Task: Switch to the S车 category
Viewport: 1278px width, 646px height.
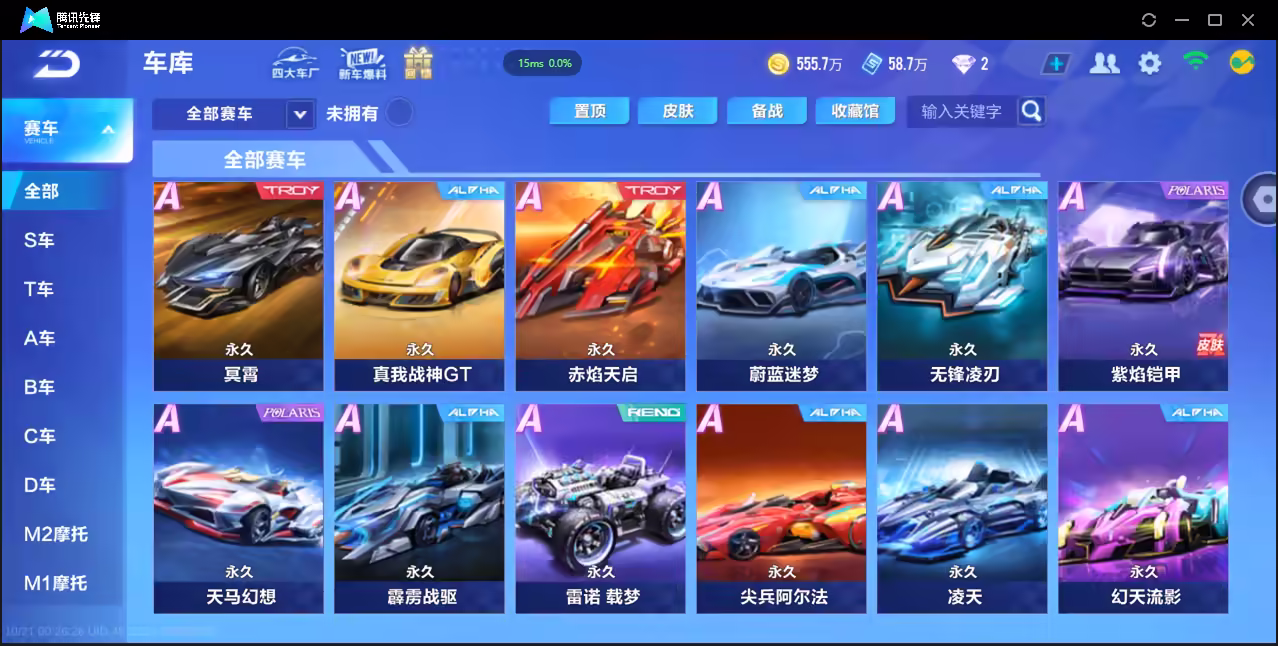Action: click(40, 240)
